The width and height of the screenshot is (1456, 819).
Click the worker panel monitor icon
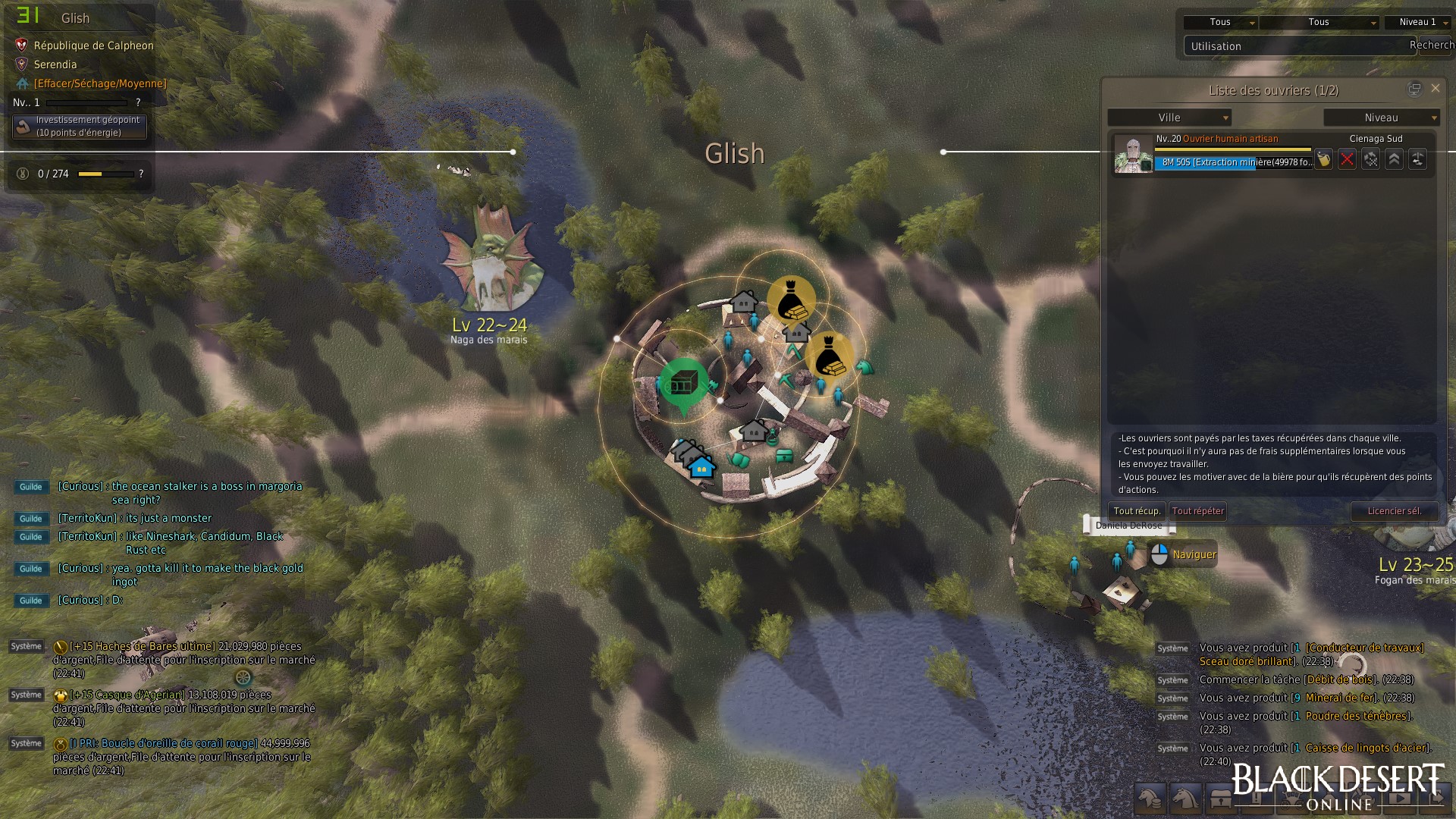coord(1414,89)
